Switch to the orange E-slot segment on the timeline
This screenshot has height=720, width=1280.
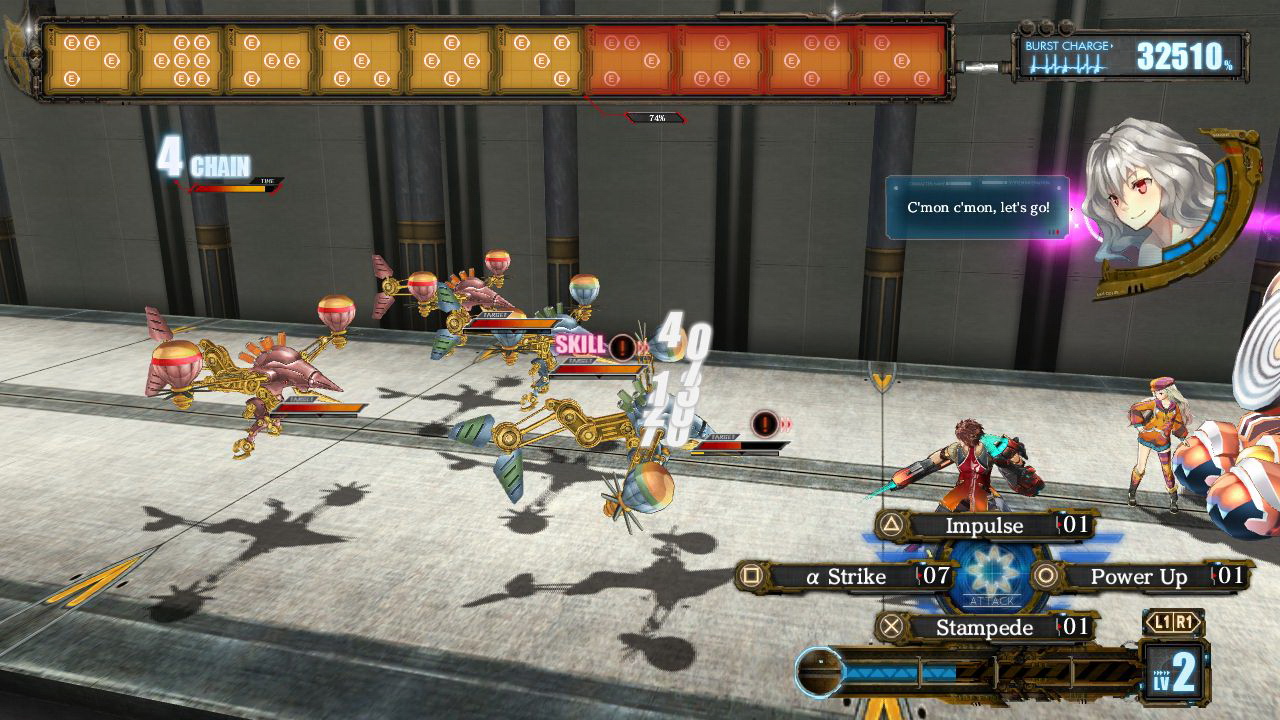(x=630, y=58)
